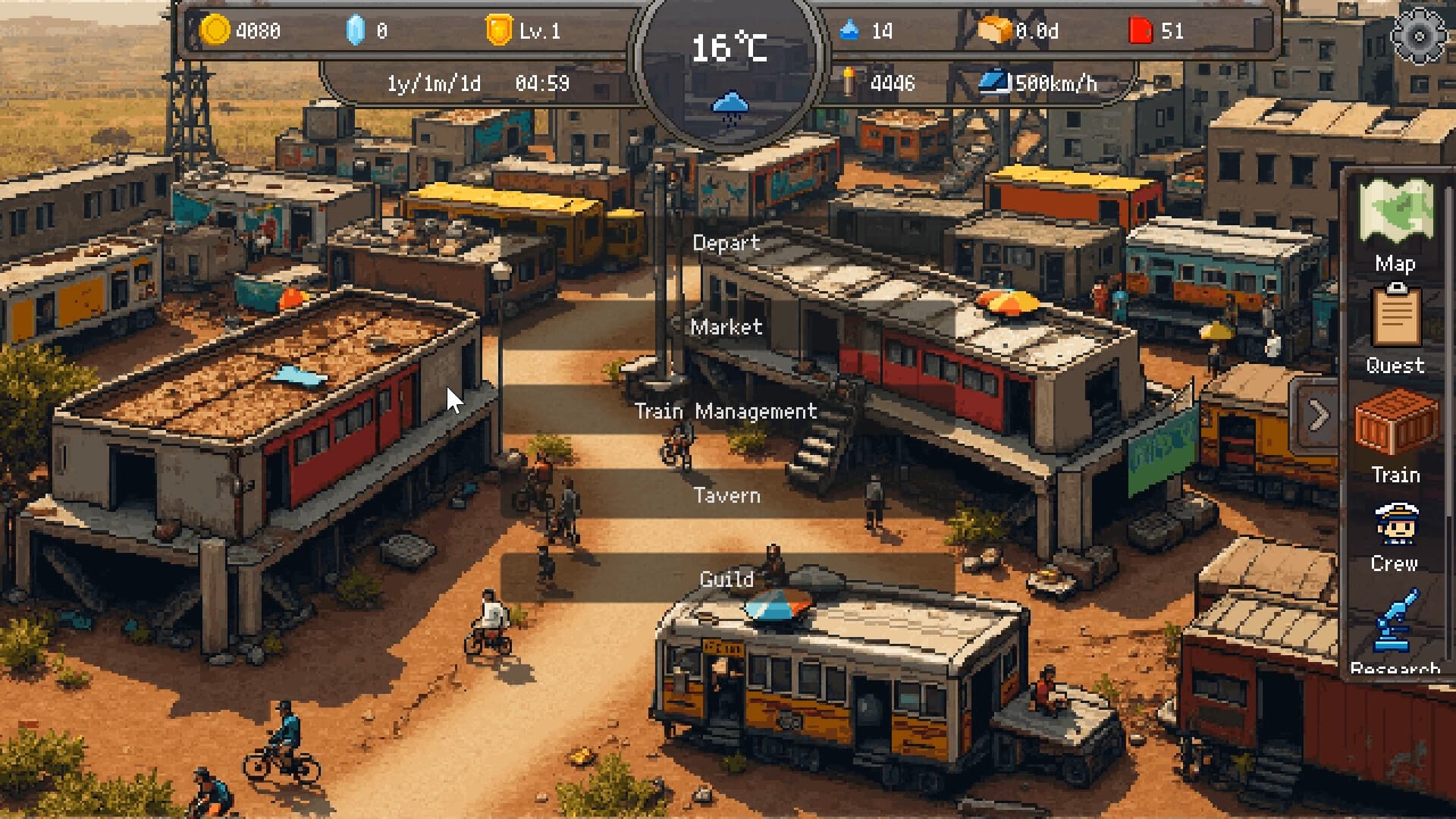
Task: Open the Market menu option
Action: tap(726, 328)
